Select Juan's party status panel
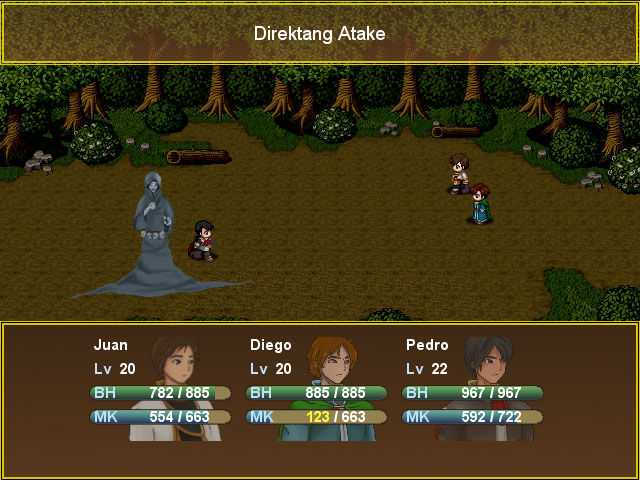 click(x=160, y=386)
